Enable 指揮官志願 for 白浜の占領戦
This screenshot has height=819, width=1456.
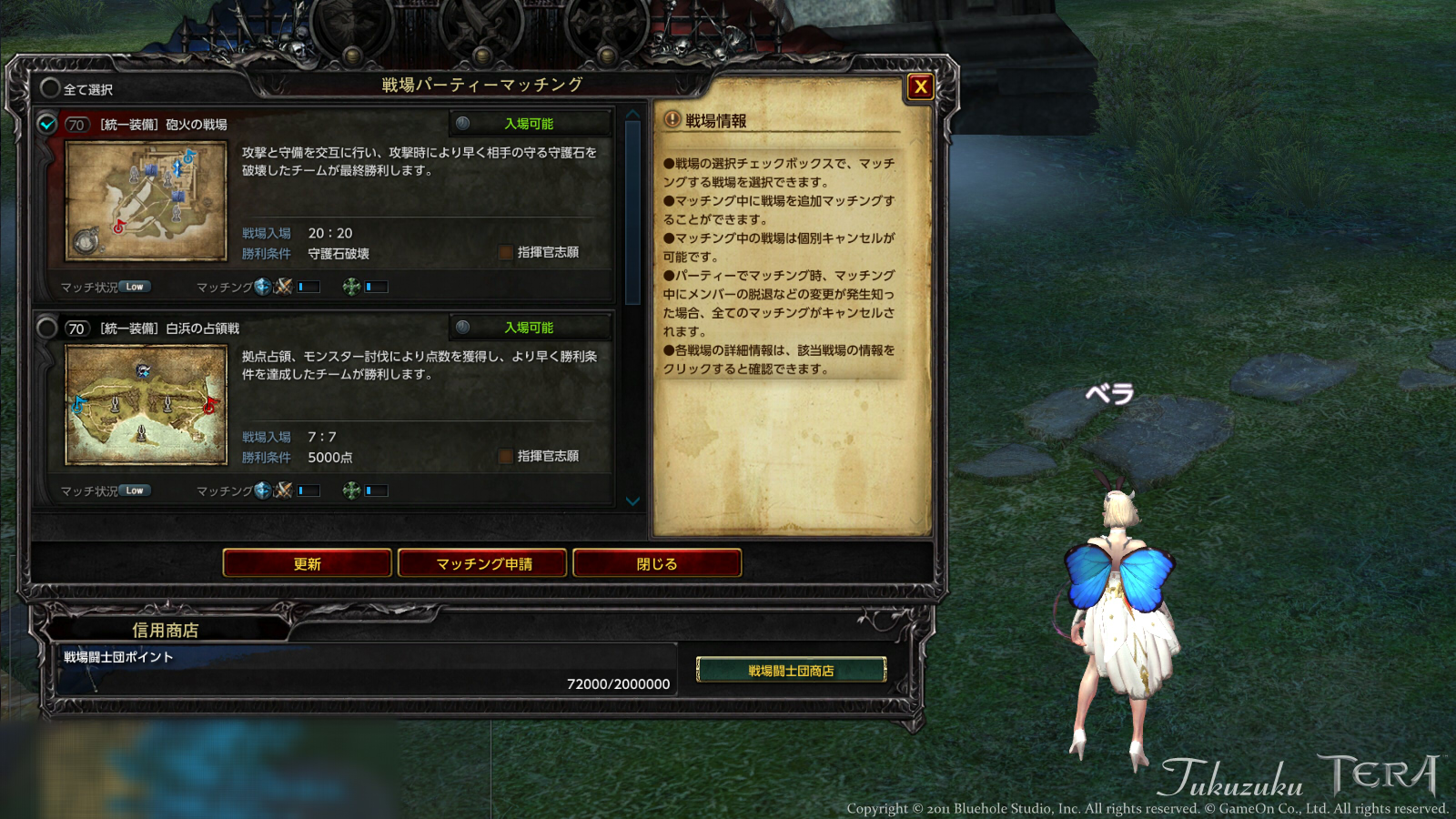[x=504, y=457]
